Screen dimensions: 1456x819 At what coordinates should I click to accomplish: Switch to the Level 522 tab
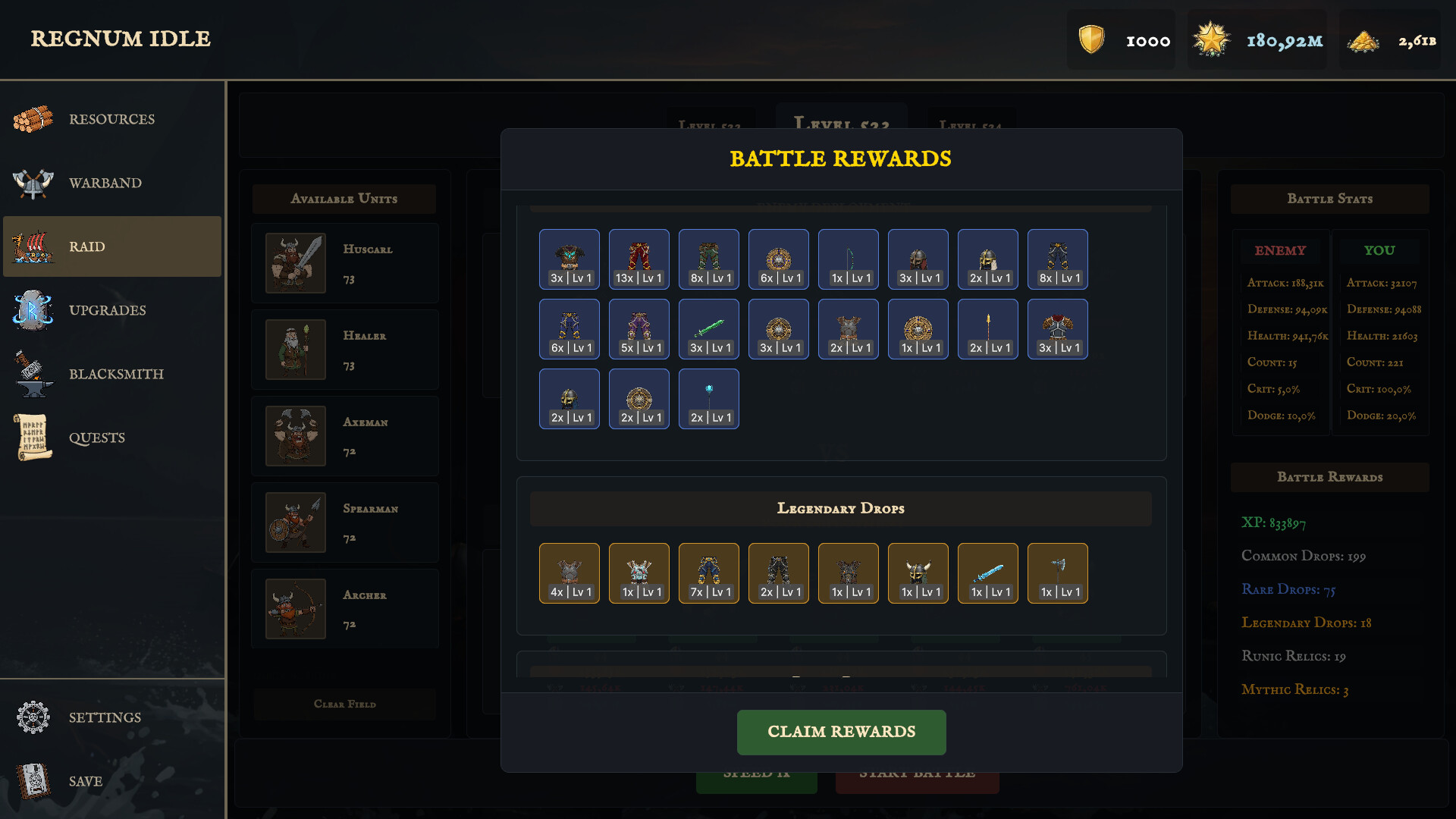pyautogui.click(x=711, y=126)
